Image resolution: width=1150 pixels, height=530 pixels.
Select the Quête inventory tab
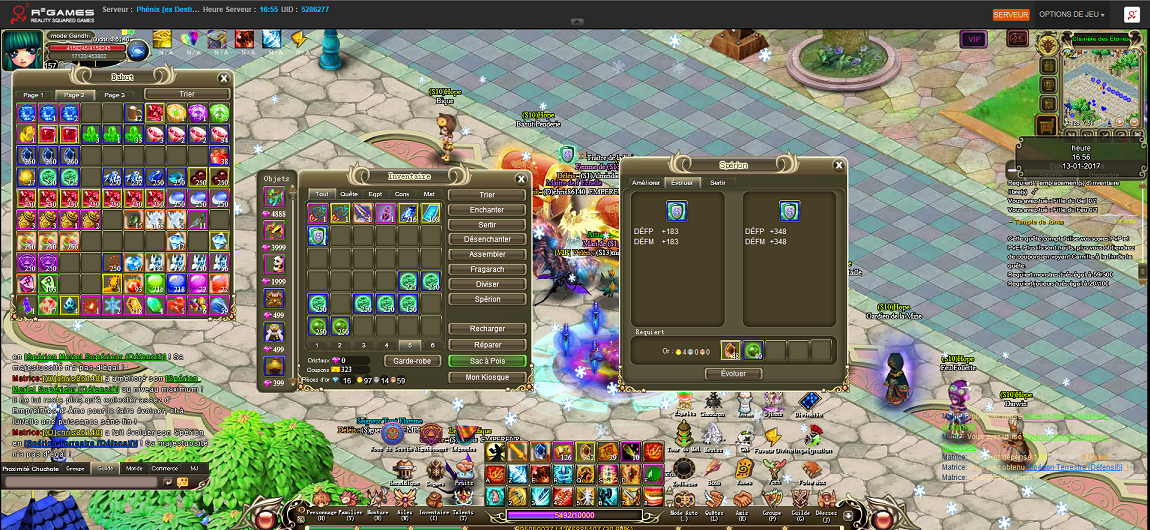tap(349, 194)
